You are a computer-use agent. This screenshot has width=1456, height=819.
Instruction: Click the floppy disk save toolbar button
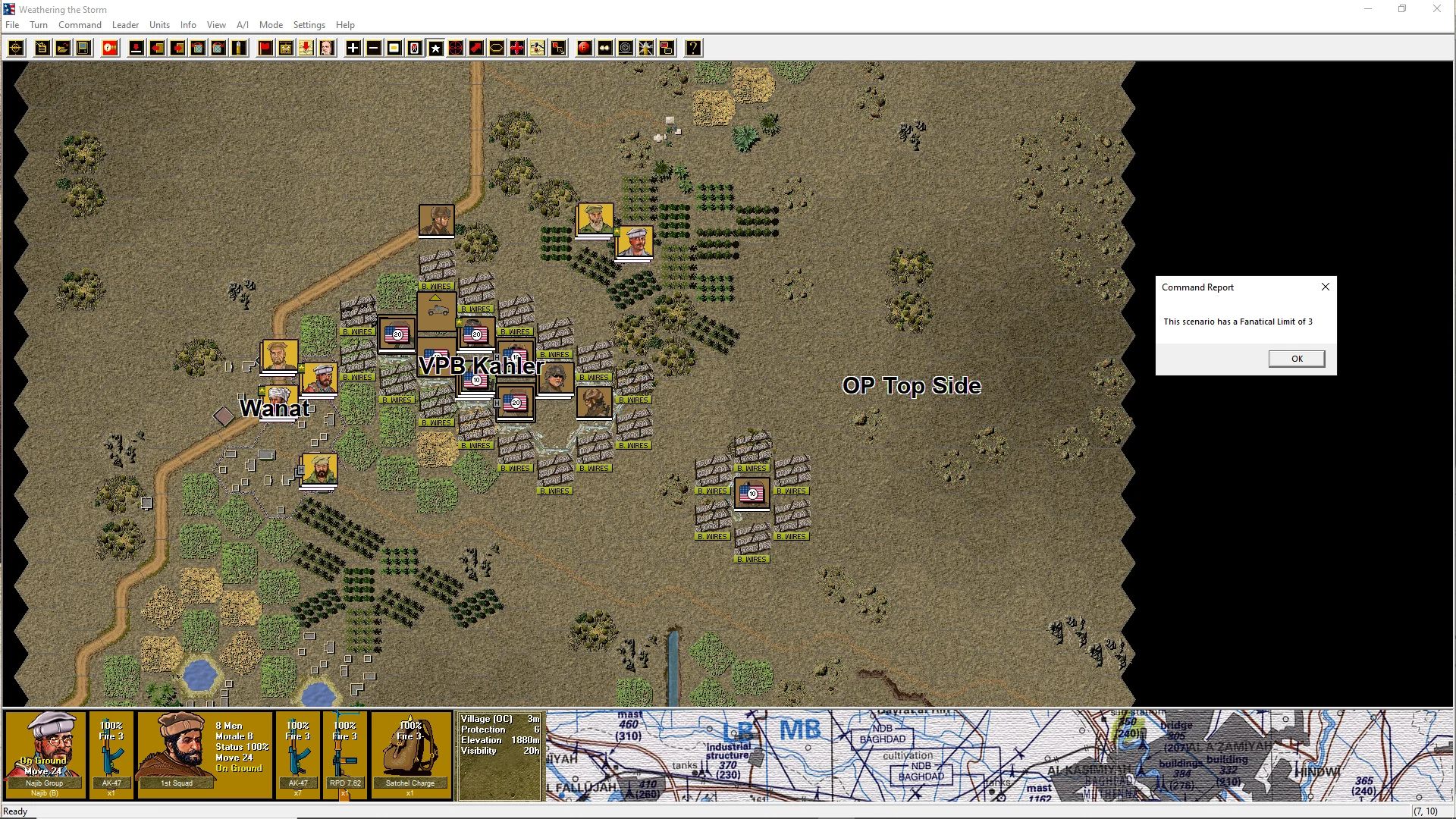point(83,49)
